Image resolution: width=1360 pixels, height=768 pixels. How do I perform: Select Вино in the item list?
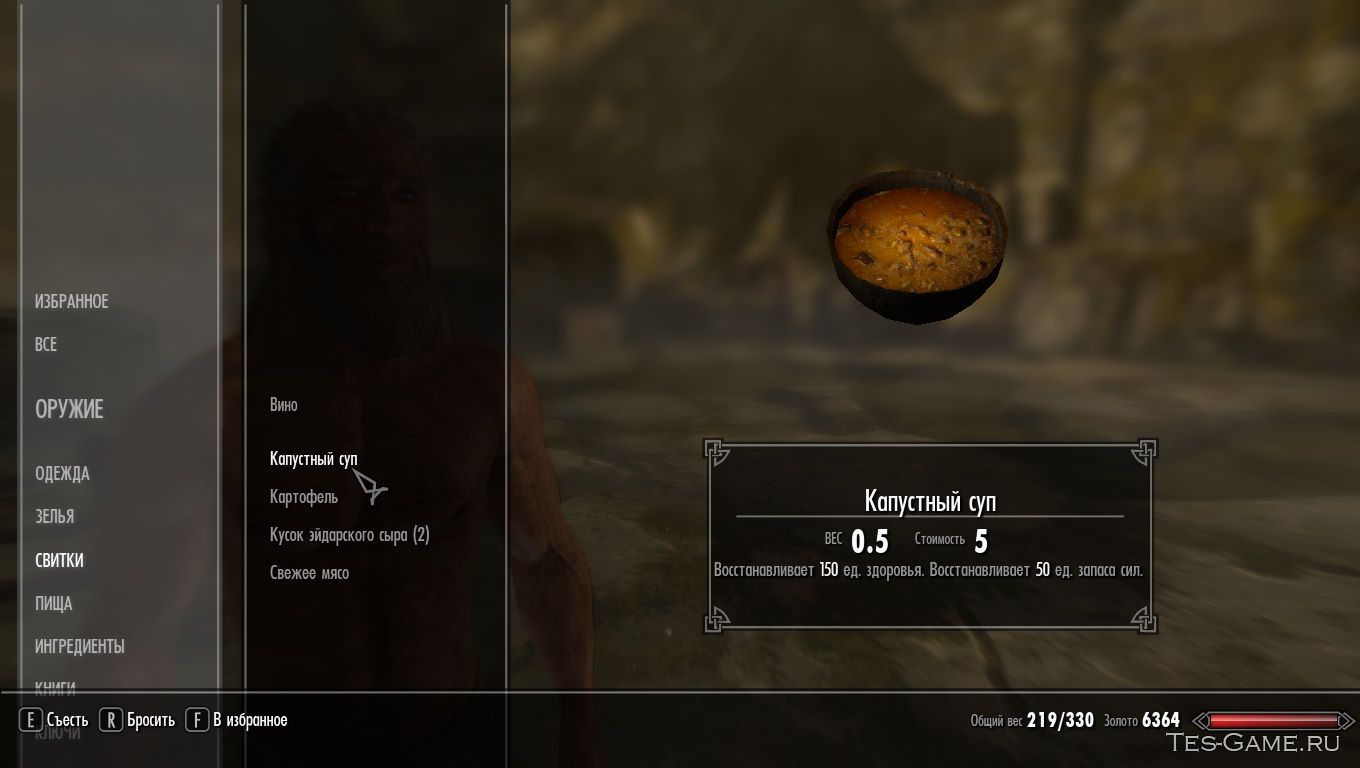(283, 405)
